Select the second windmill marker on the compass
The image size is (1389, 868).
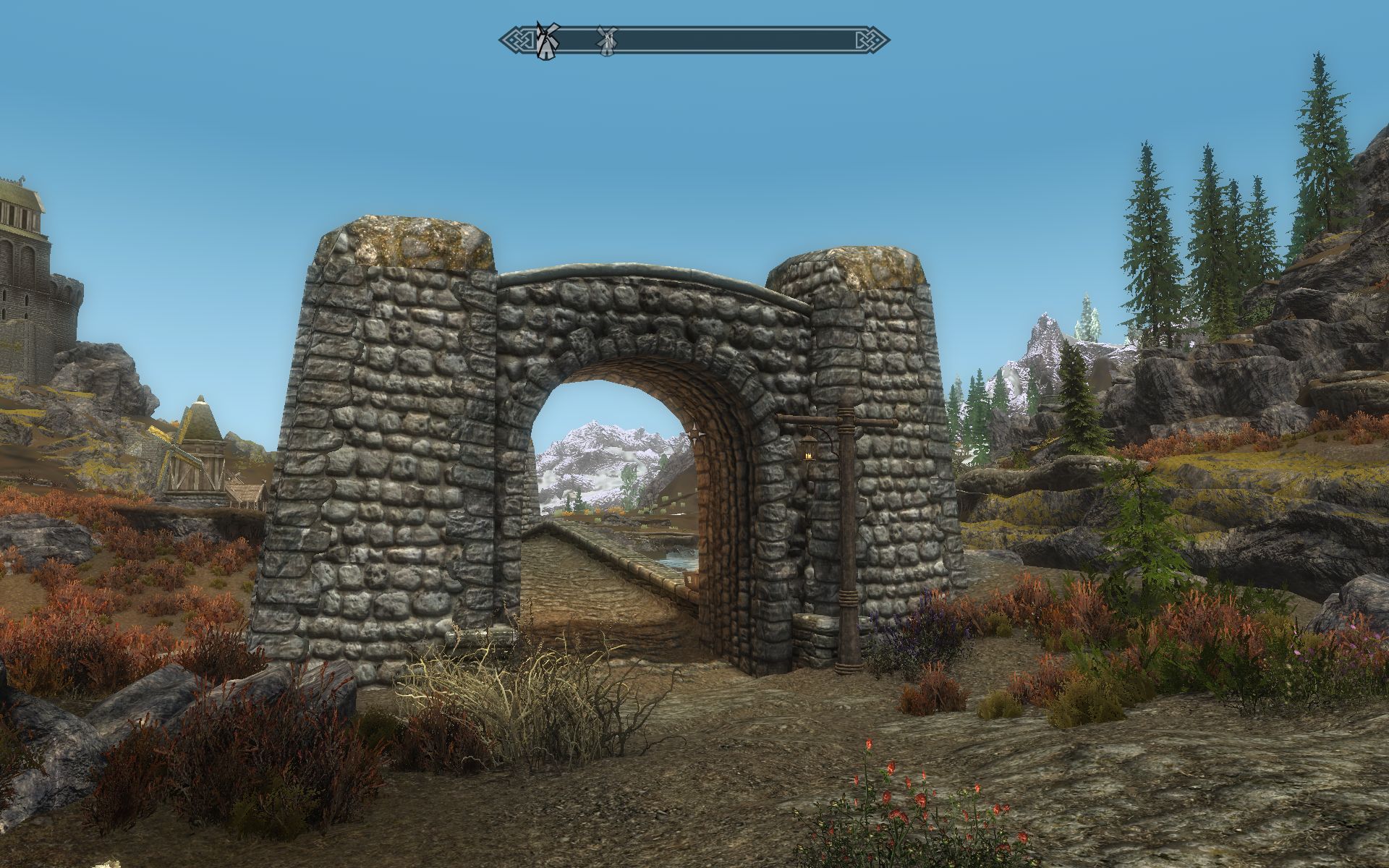[608, 40]
